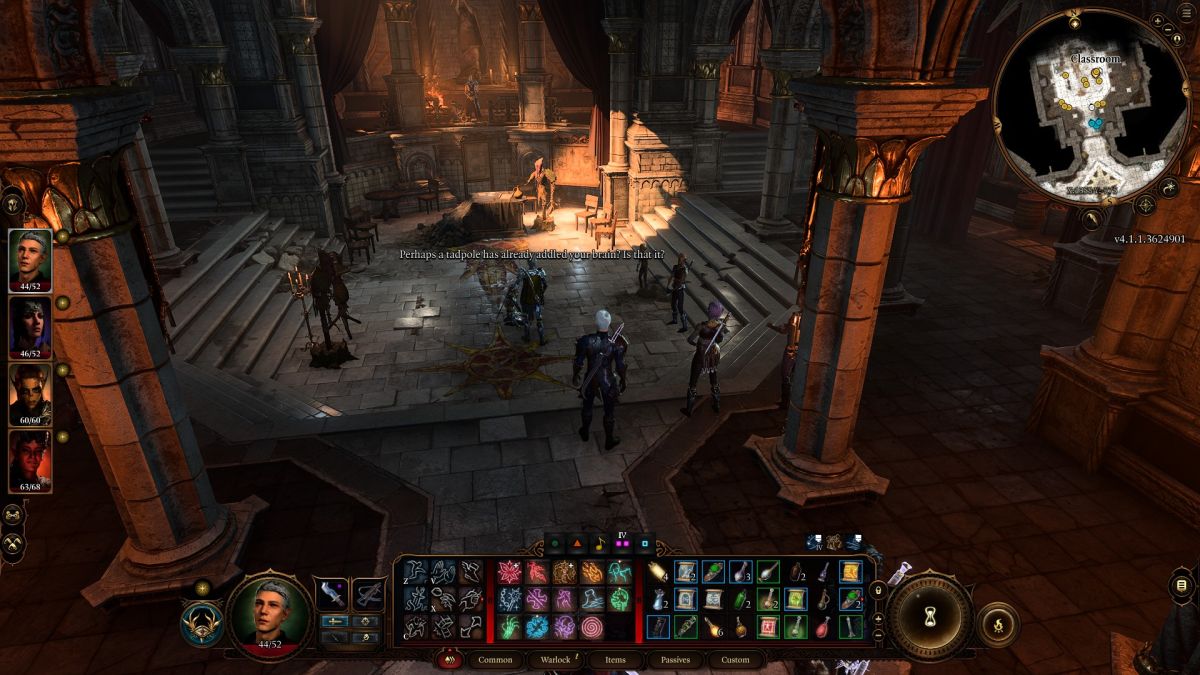Open the minimap showing Classroom

click(x=1095, y=105)
